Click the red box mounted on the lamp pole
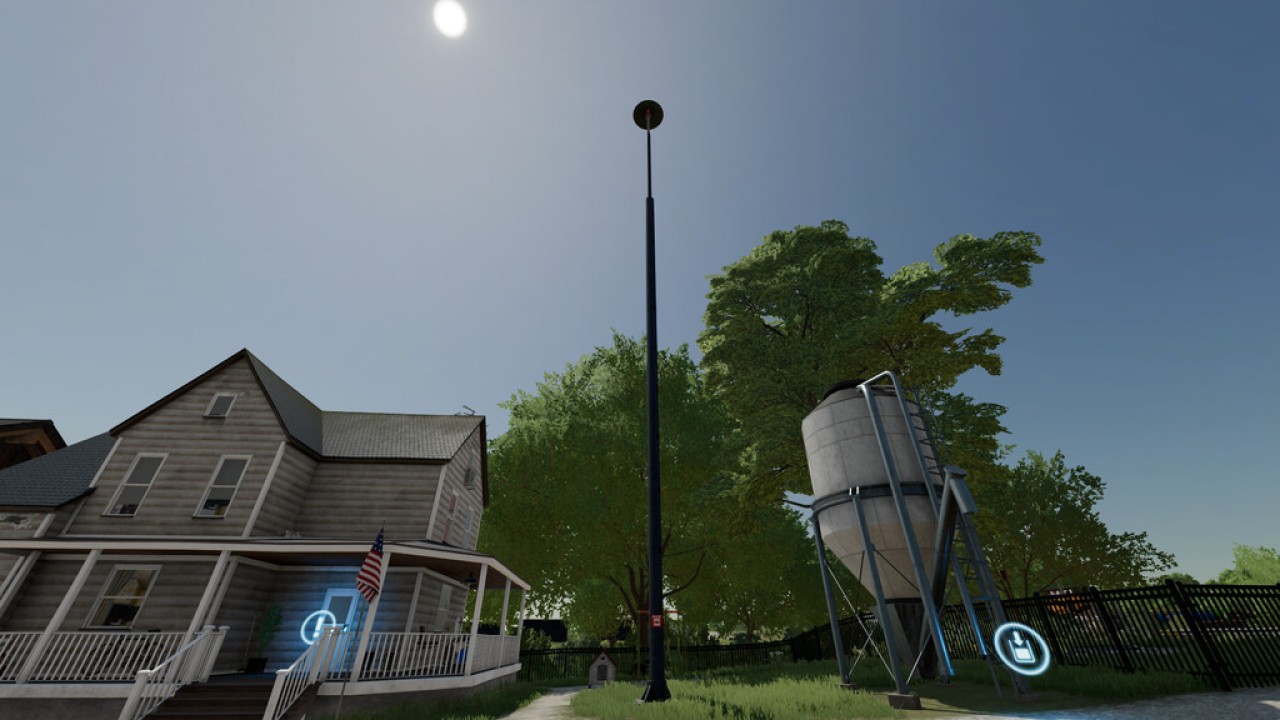Screen dimensions: 1280x720 655,620
